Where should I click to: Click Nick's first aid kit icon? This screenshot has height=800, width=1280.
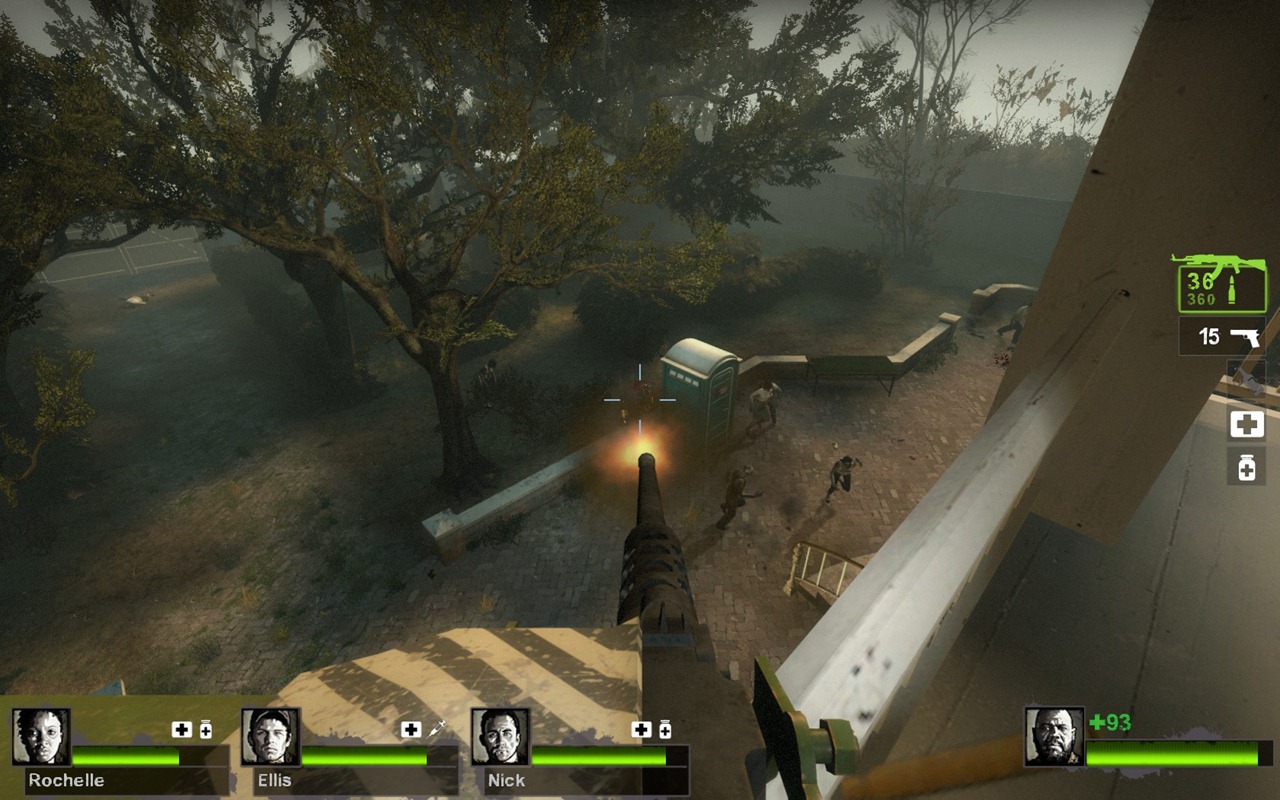pos(641,730)
